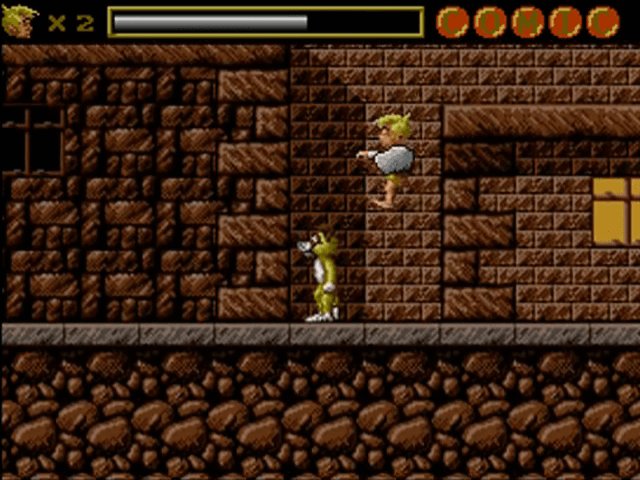Select the letter O token
This screenshot has width=640, height=480.
pos(490,21)
